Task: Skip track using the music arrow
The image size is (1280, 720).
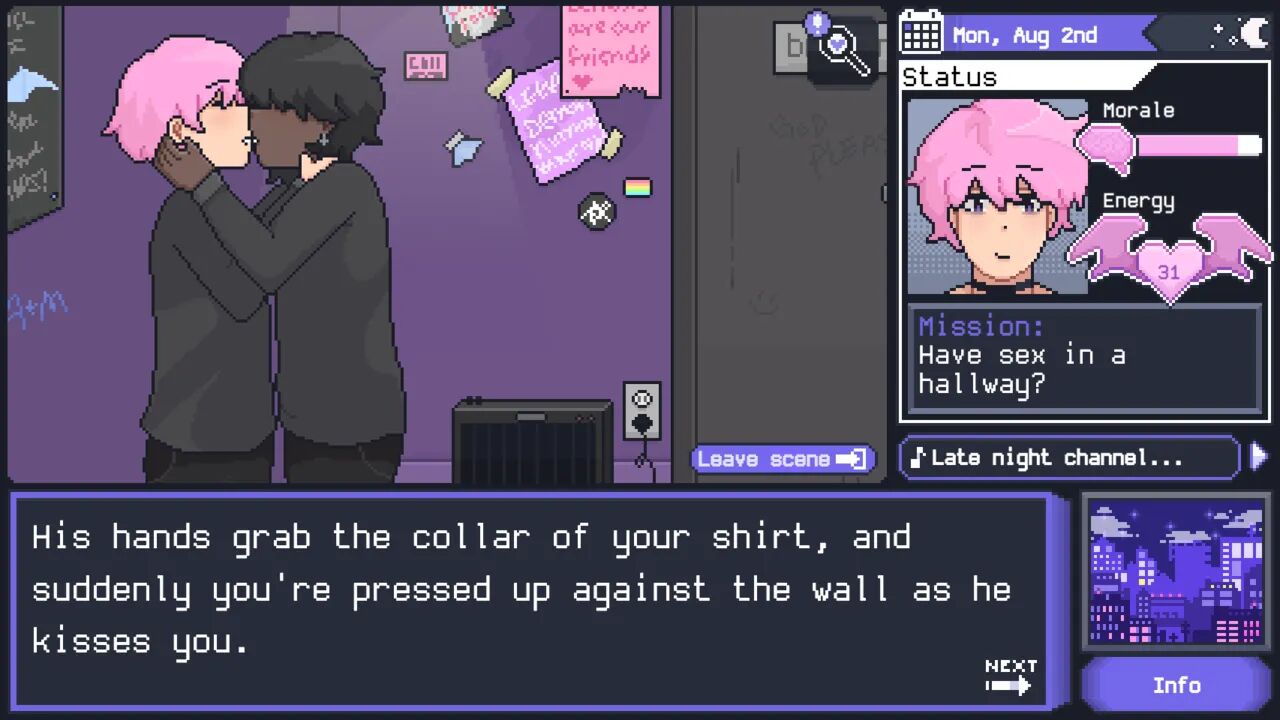Action: pos(1258,457)
